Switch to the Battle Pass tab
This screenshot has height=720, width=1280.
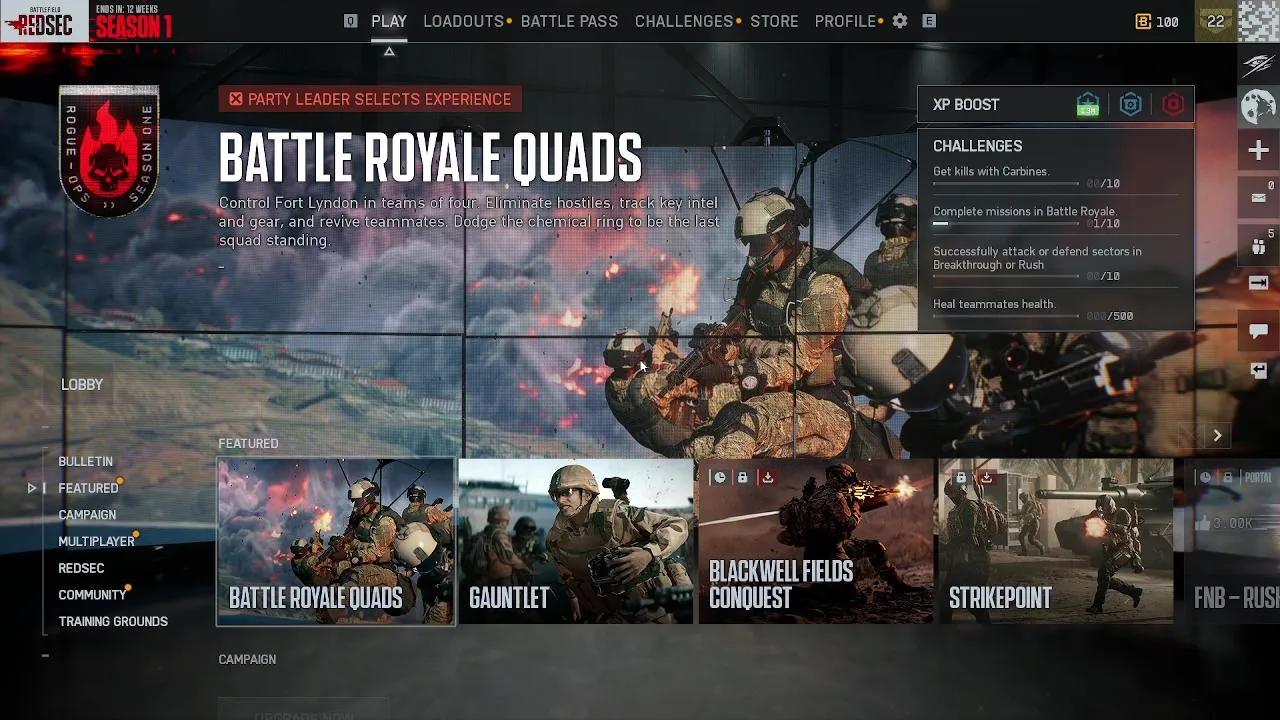[x=568, y=20]
